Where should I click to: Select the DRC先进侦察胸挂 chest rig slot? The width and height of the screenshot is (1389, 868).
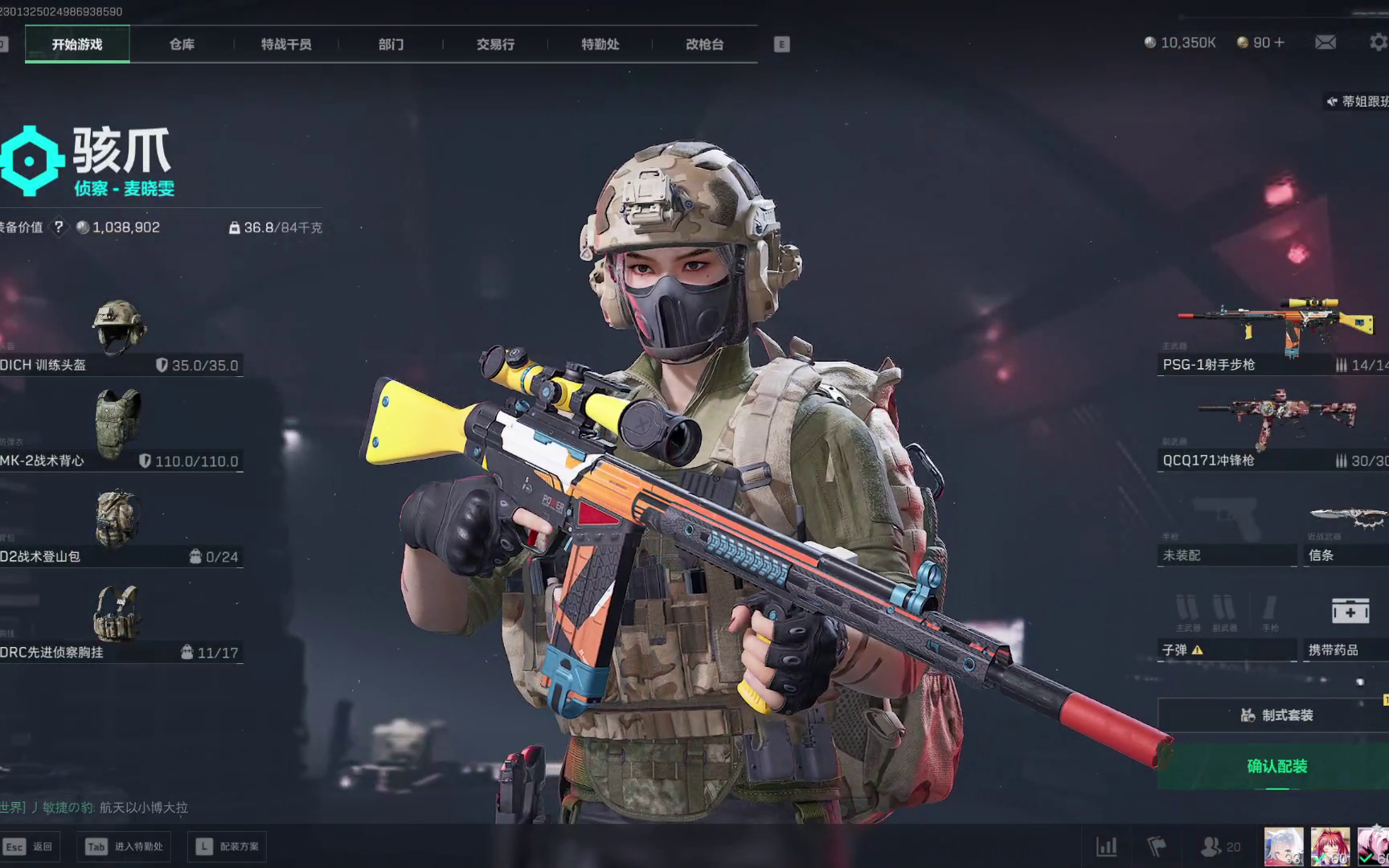point(119,623)
